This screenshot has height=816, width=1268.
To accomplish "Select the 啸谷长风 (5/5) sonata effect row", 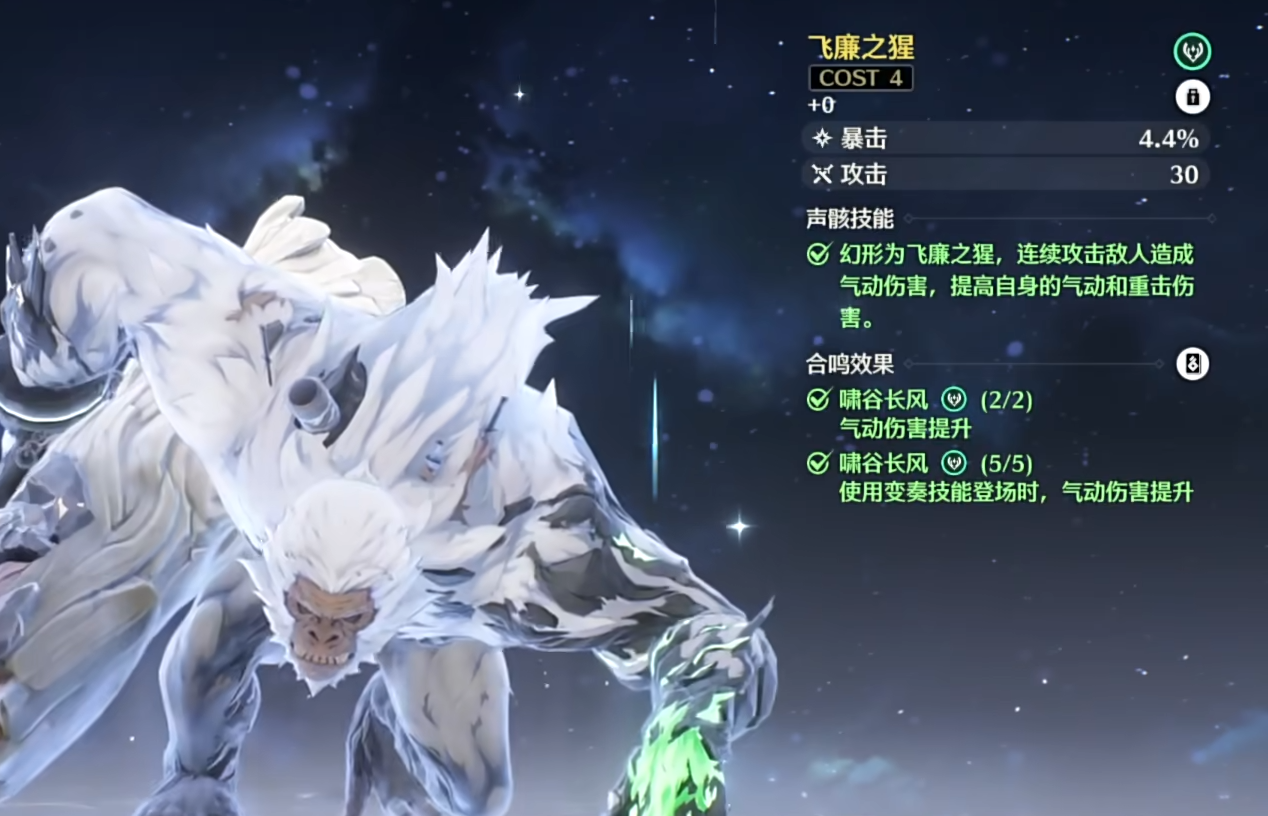I will [x=920, y=463].
